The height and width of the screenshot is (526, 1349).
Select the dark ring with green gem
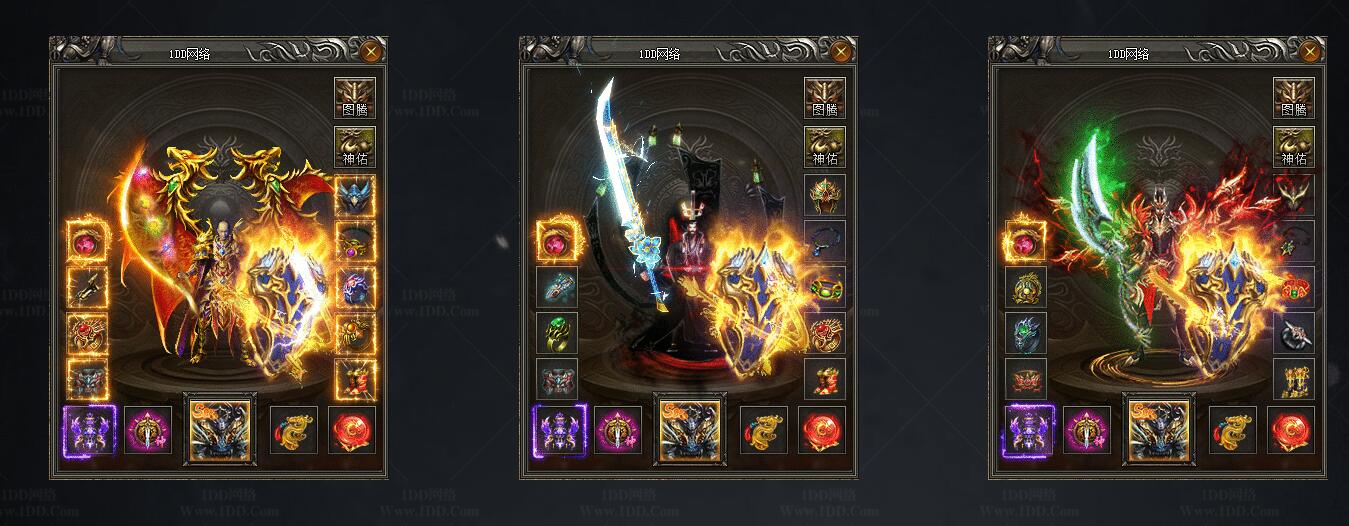[1025, 333]
